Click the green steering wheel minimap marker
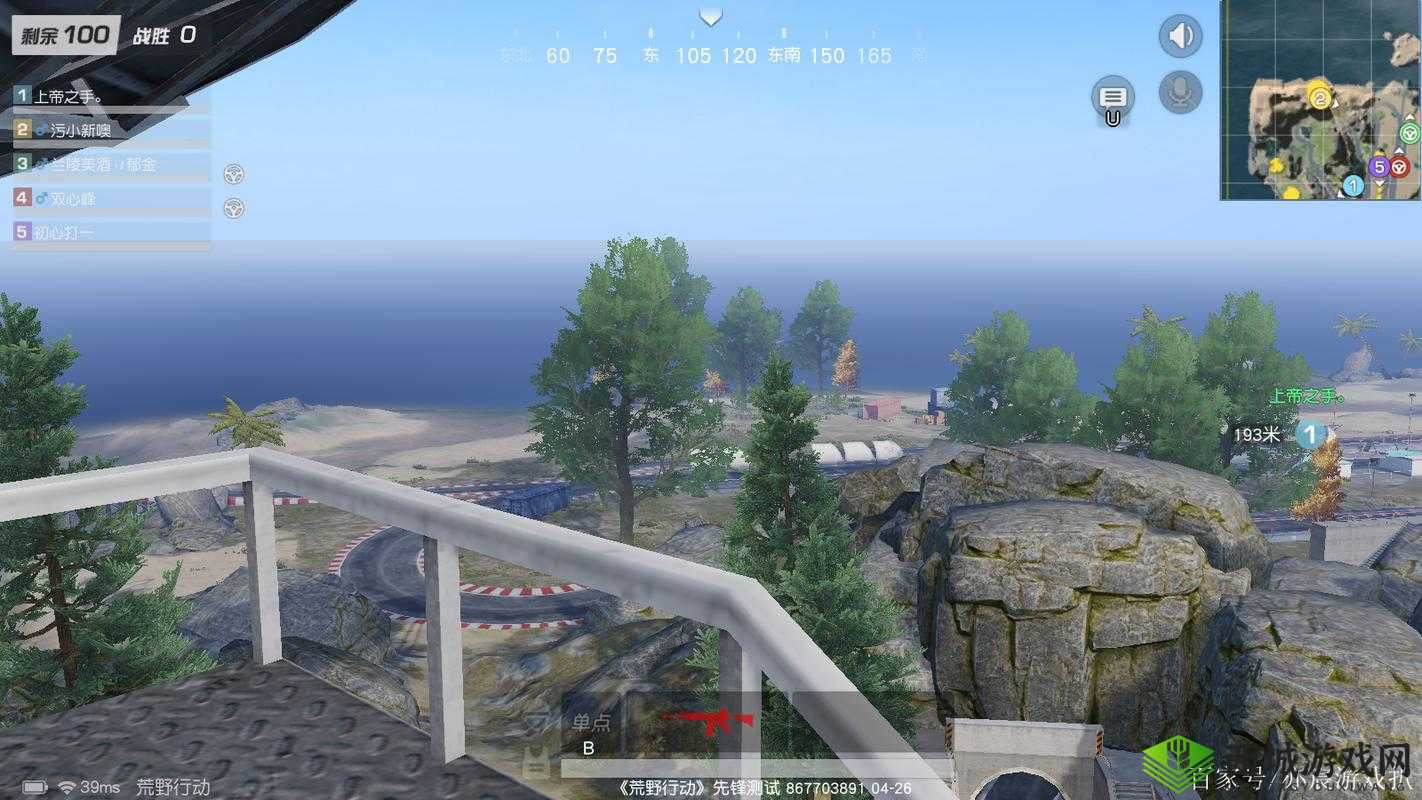1422x800 pixels. [x=1410, y=132]
